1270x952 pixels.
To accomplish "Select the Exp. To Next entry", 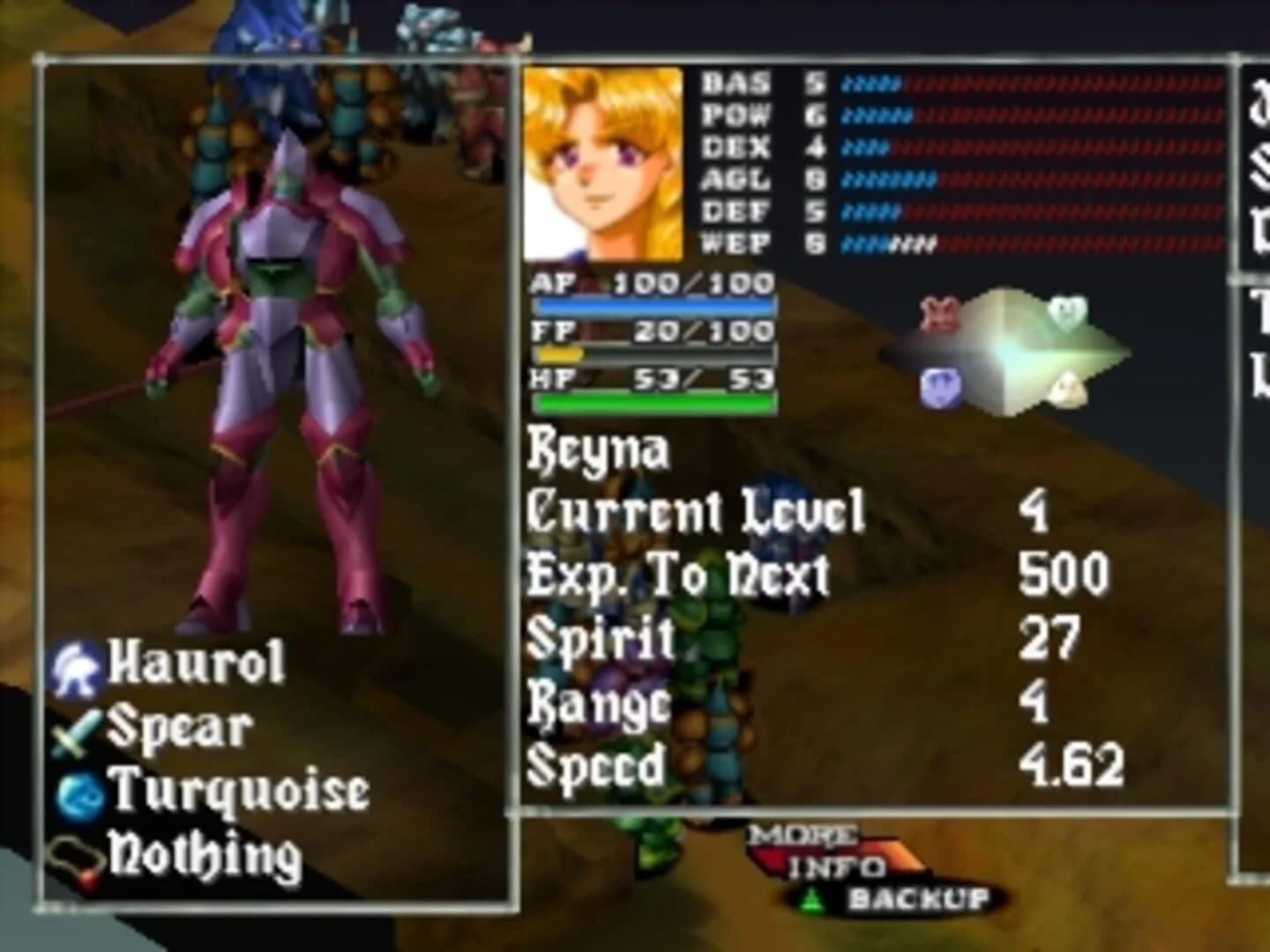I will (675, 571).
